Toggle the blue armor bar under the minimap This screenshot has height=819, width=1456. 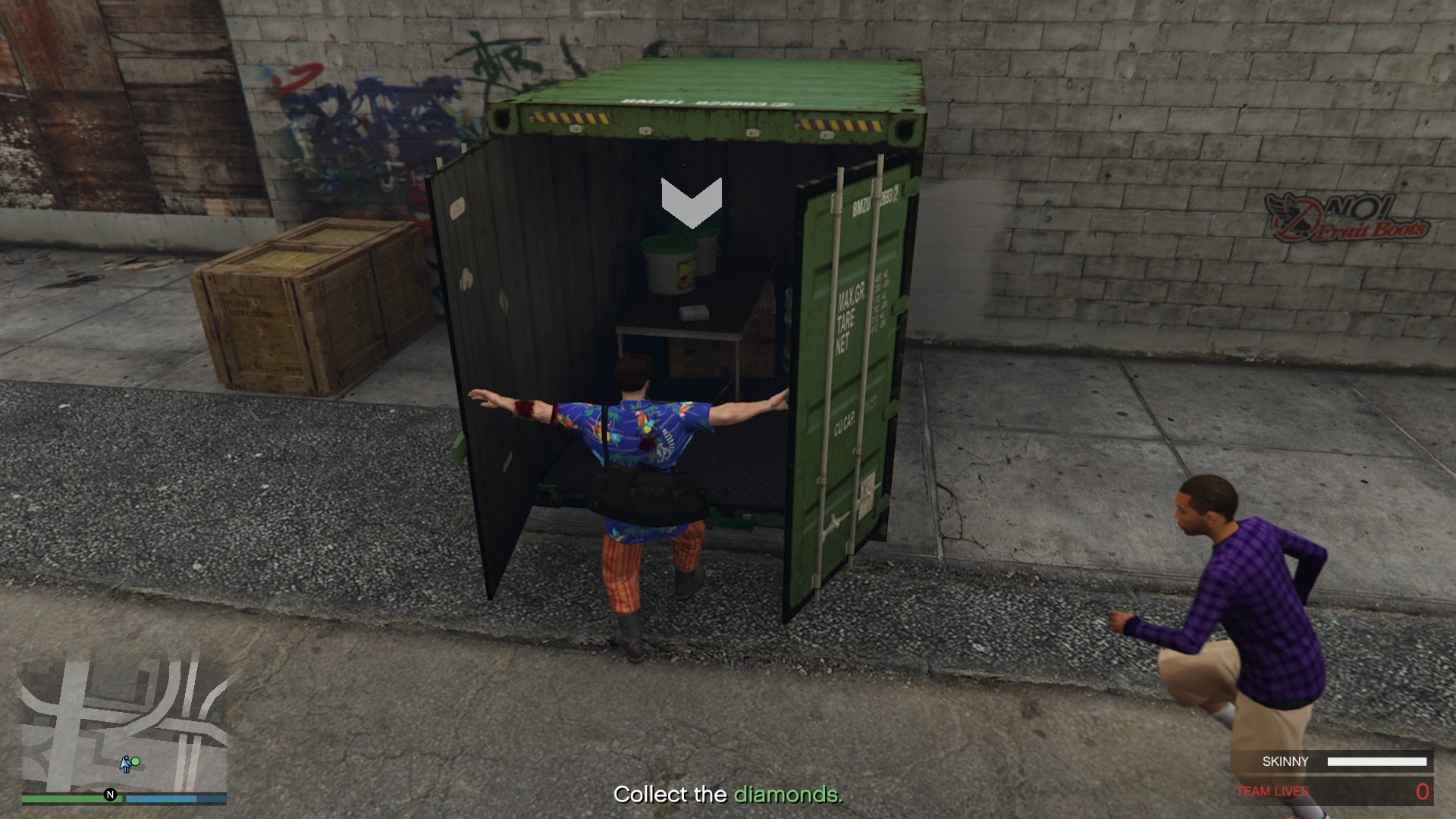pyautogui.click(x=174, y=798)
